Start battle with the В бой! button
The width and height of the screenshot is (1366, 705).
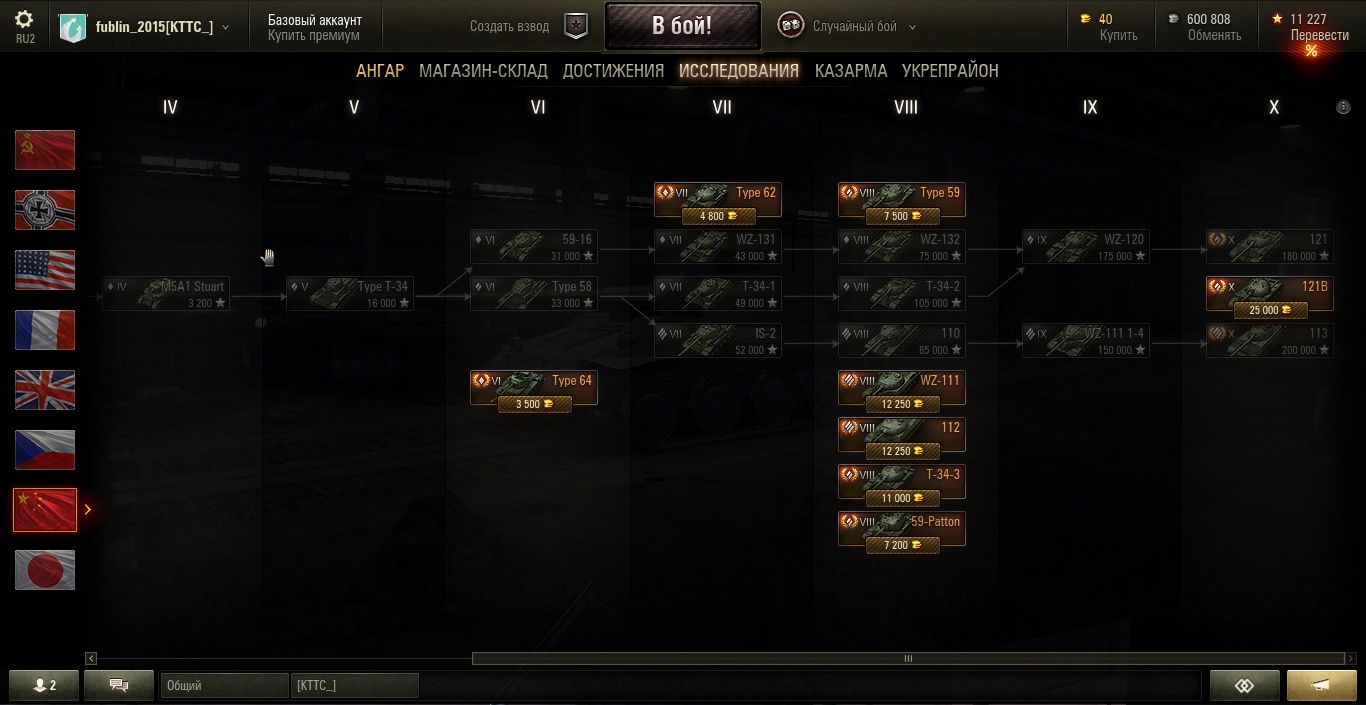coord(682,26)
